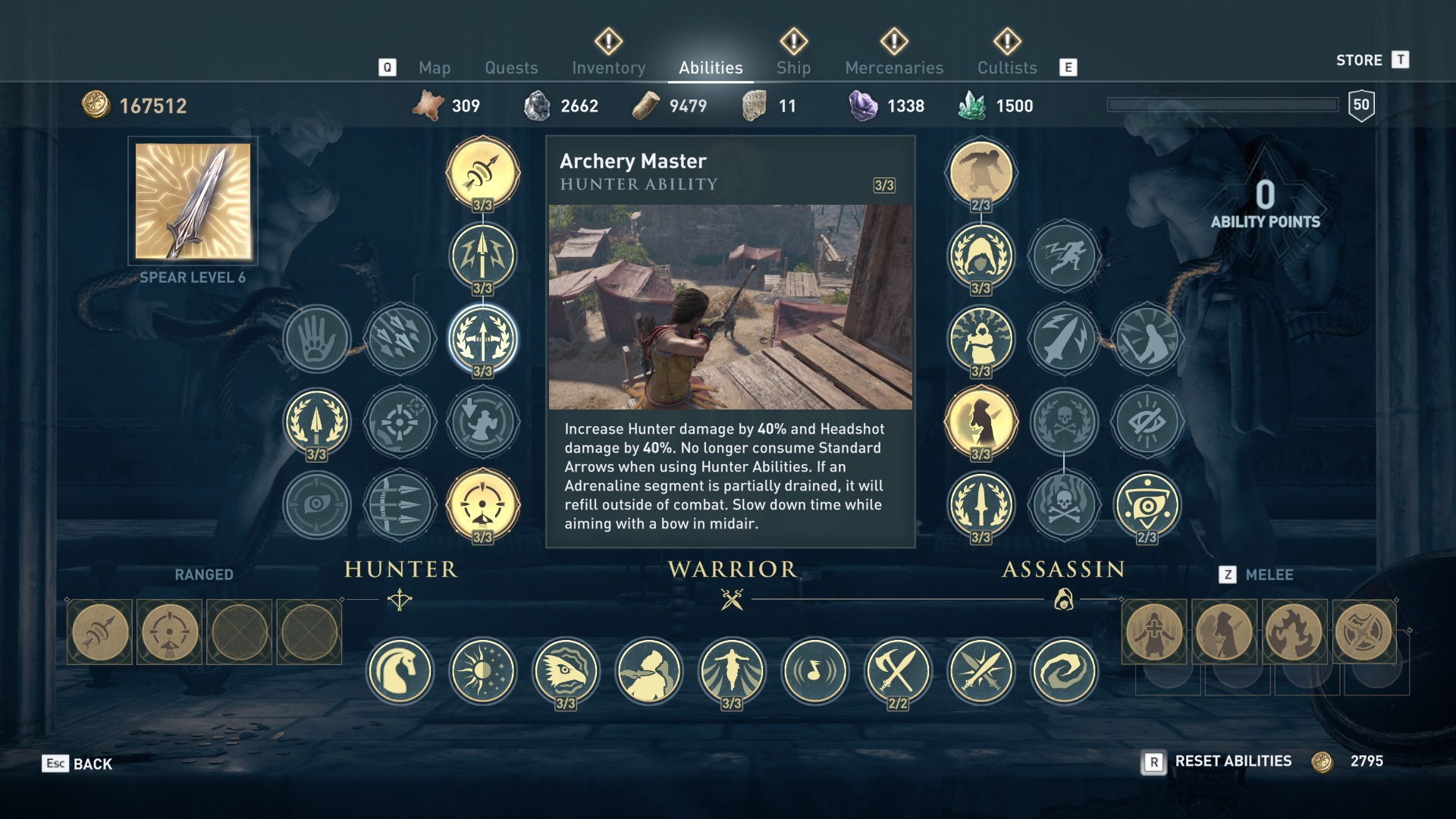Choose the skull and crossbones in flames ability
Viewport: 1456px width, 819px height.
click(1064, 505)
